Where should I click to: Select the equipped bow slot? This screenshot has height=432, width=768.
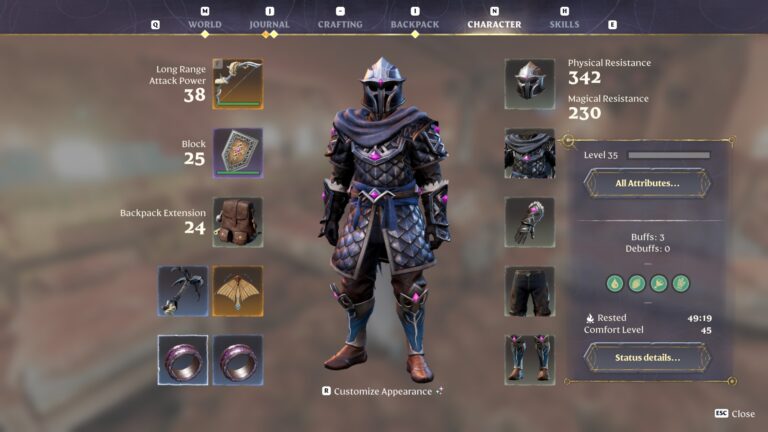[238, 84]
